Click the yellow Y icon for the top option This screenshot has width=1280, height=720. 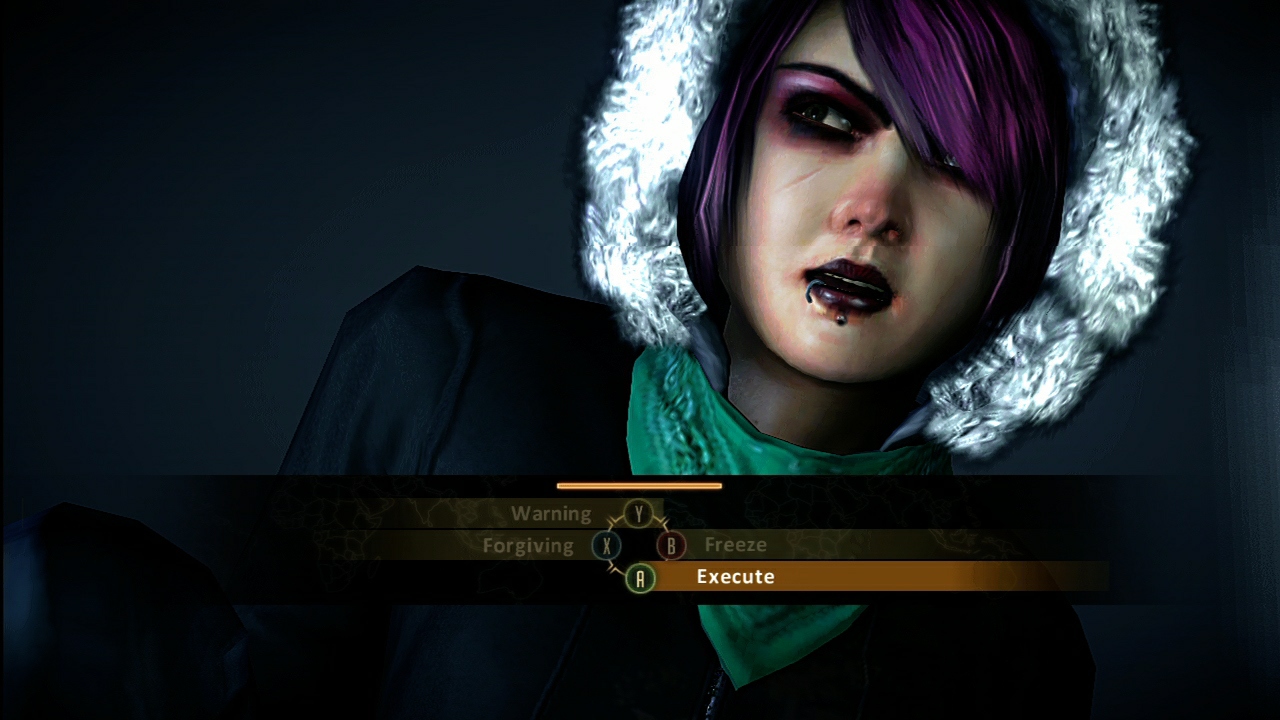click(x=639, y=512)
